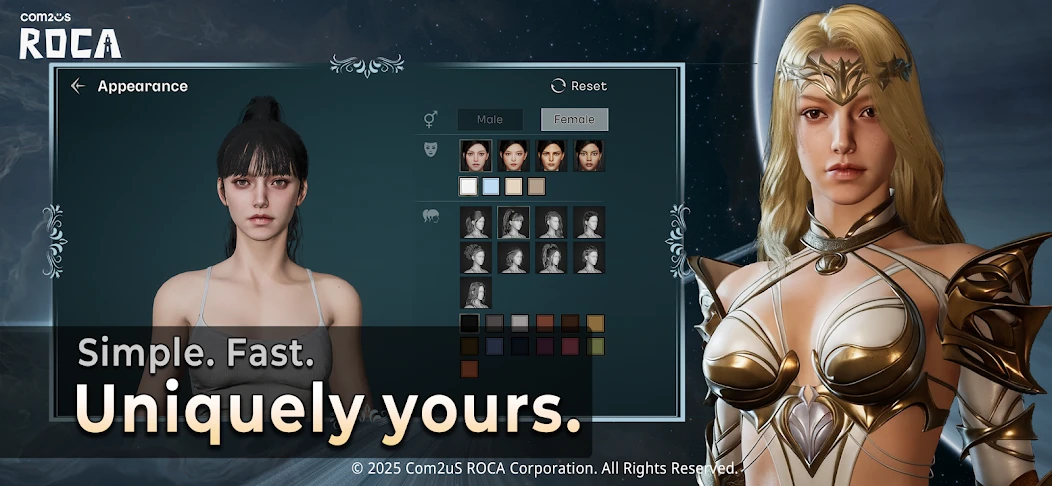
Task: Pick the golden blonde hair color swatch
Action: 595,323
